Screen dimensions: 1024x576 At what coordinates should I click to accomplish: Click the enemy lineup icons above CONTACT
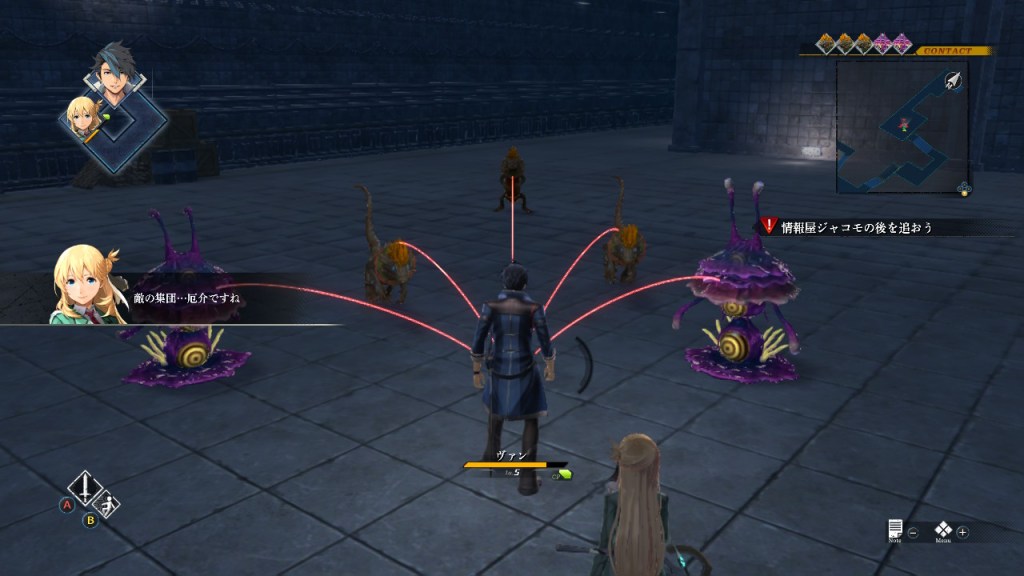[x=863, y=42]
